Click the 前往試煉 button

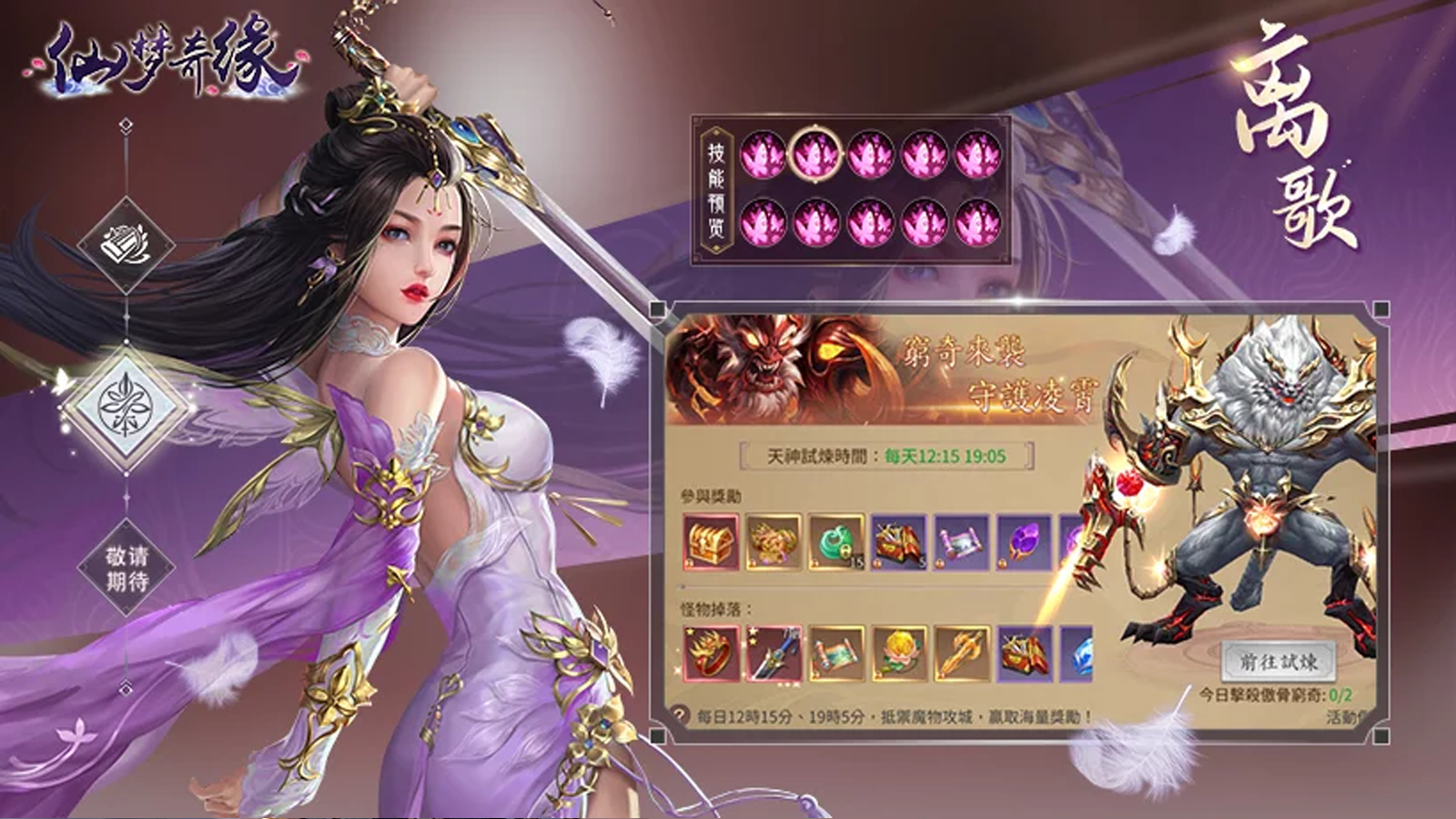tap(1278, 662)
